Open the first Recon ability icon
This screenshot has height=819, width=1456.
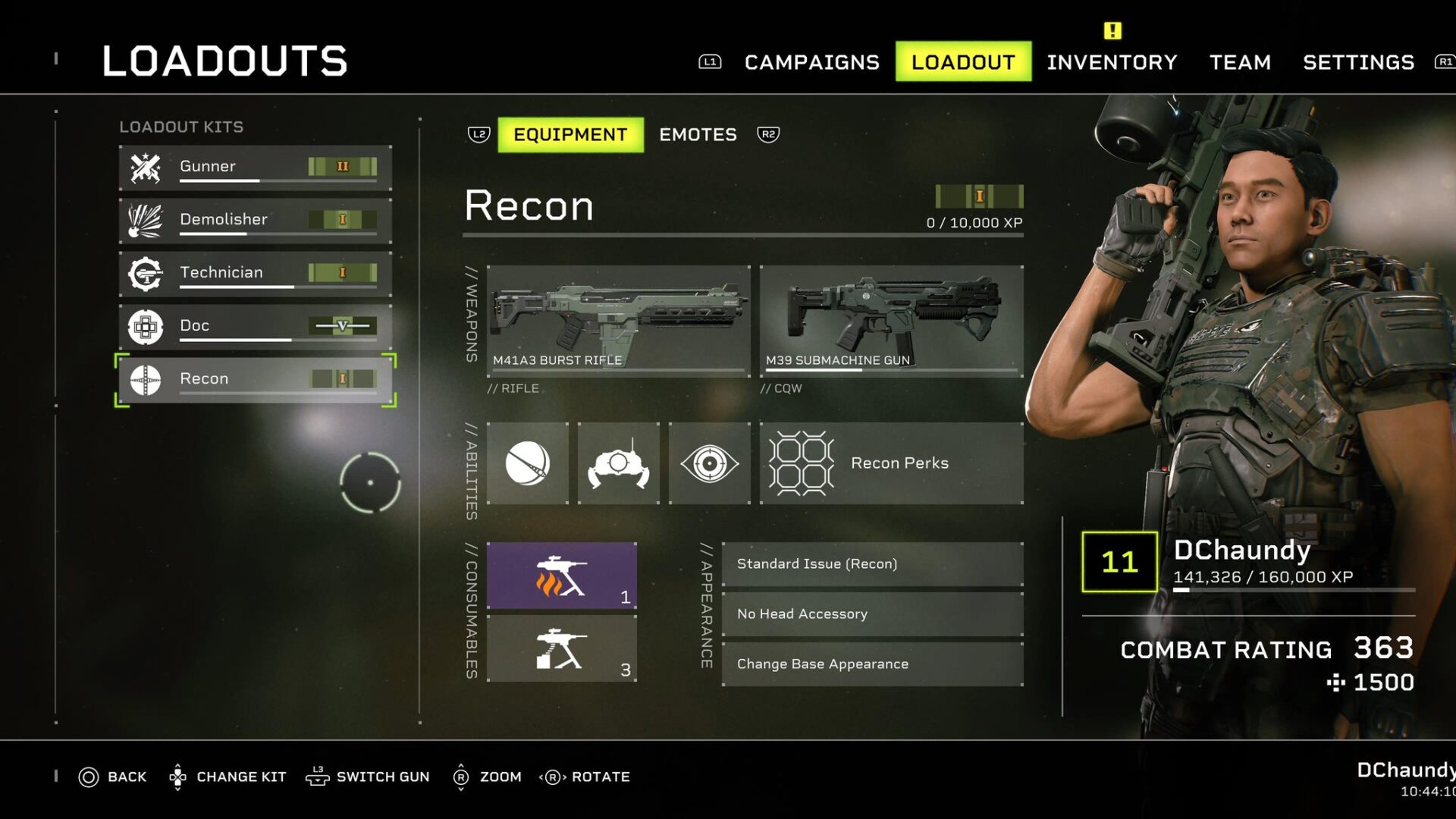click(528, 463)
